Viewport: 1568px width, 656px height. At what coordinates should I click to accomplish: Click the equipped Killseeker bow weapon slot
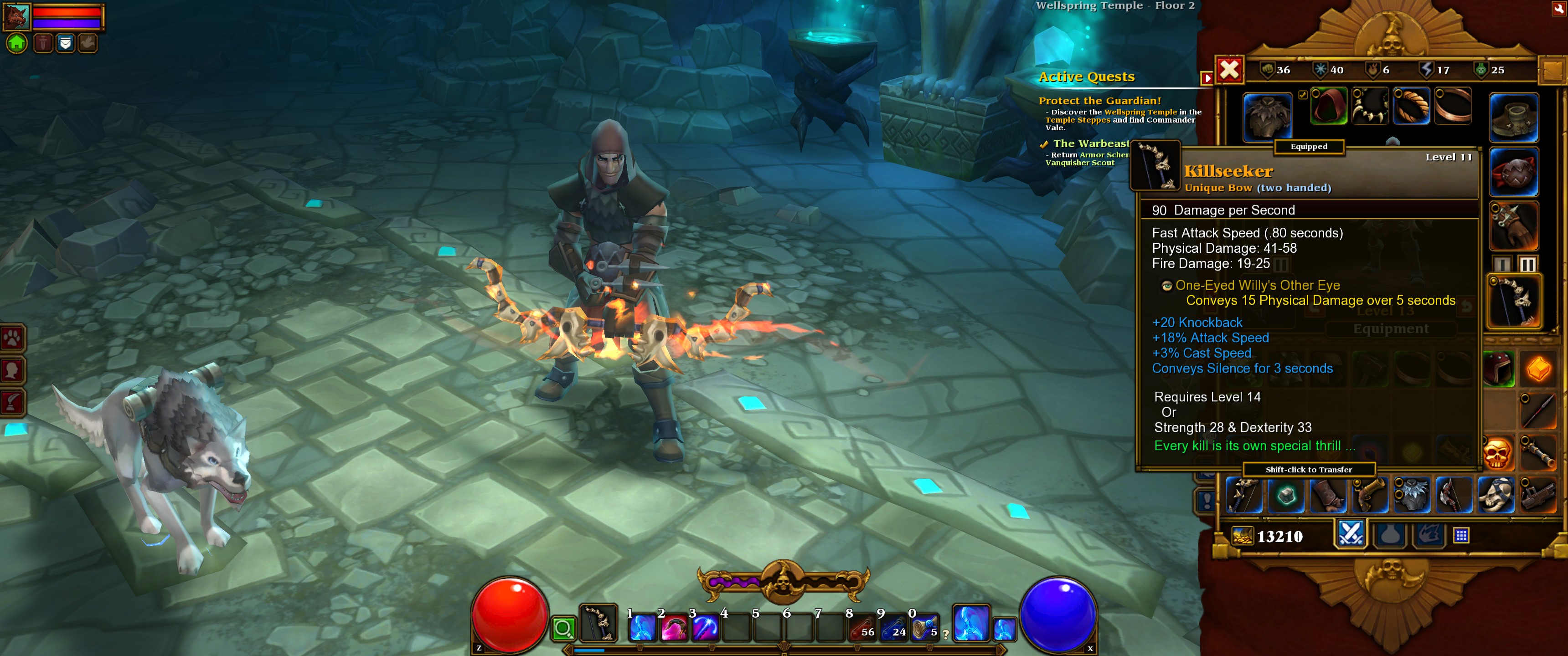[1514, 301]
